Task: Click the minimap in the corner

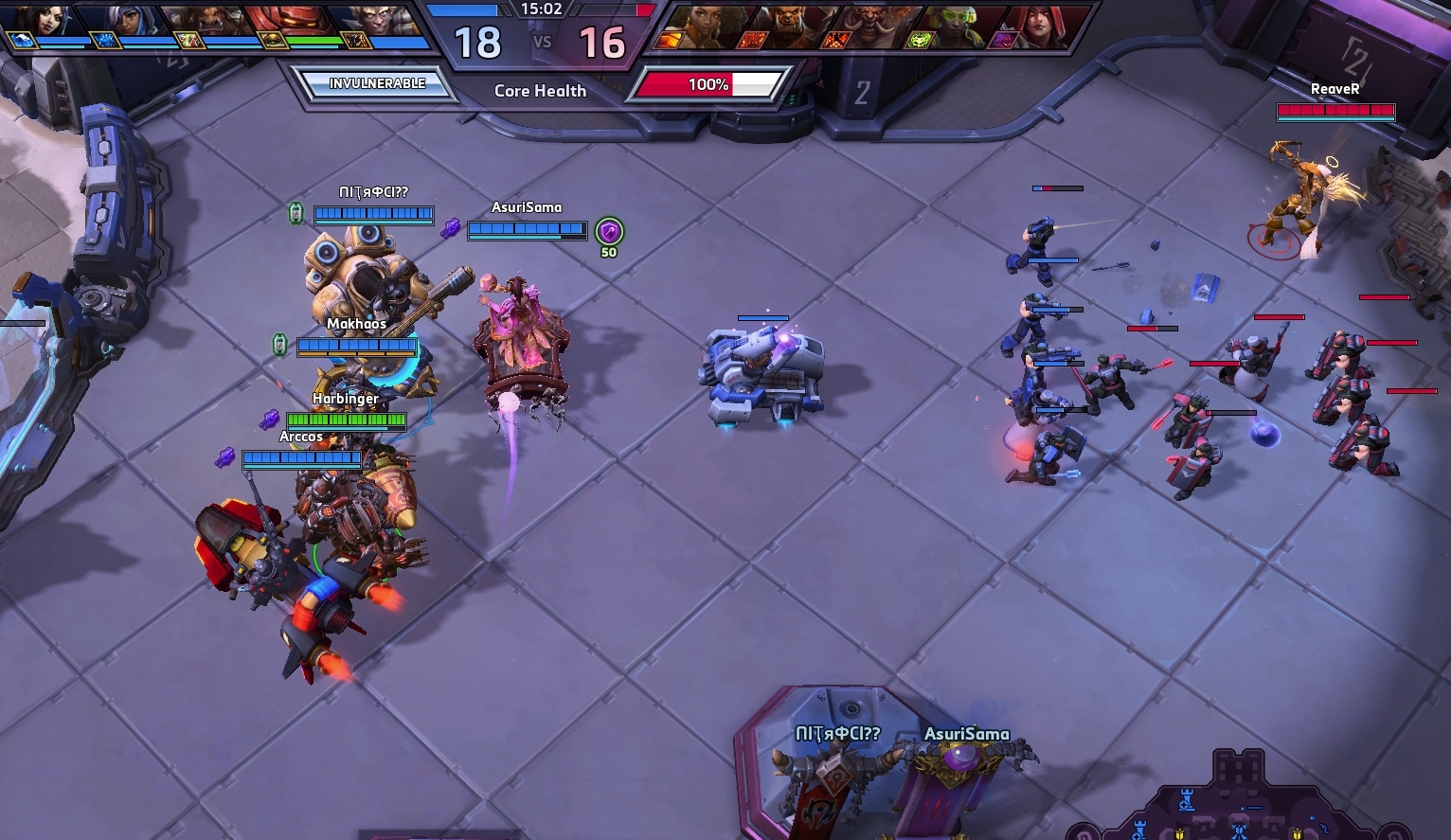Action: pos(1260,800)
